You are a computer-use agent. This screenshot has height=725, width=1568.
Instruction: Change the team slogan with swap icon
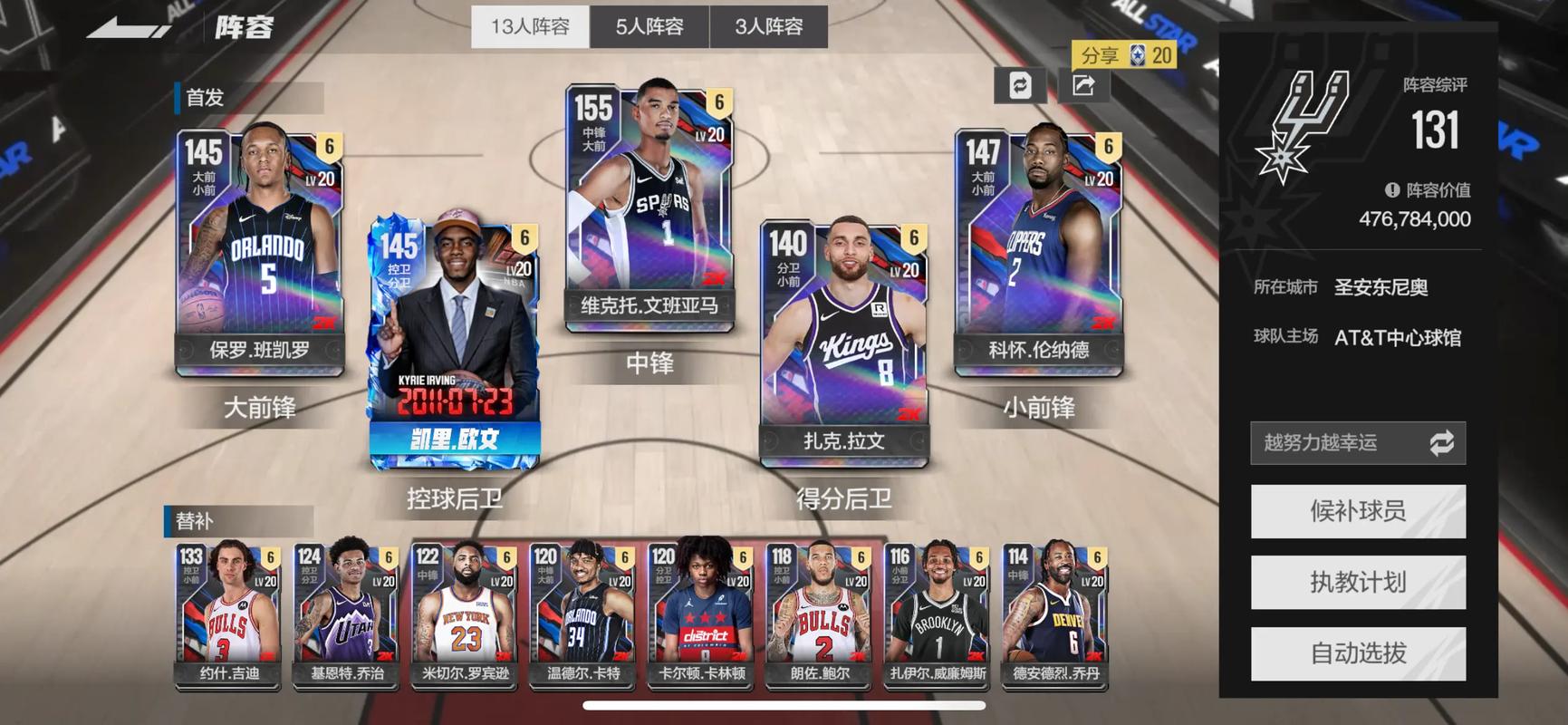pyautogui.click(x=1441, y=442)
